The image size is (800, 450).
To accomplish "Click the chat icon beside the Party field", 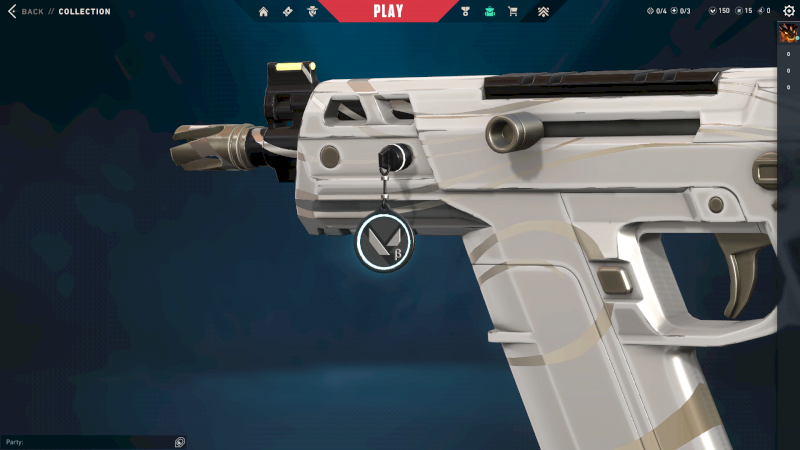I will pyautogui.click(x=180, y=442).
